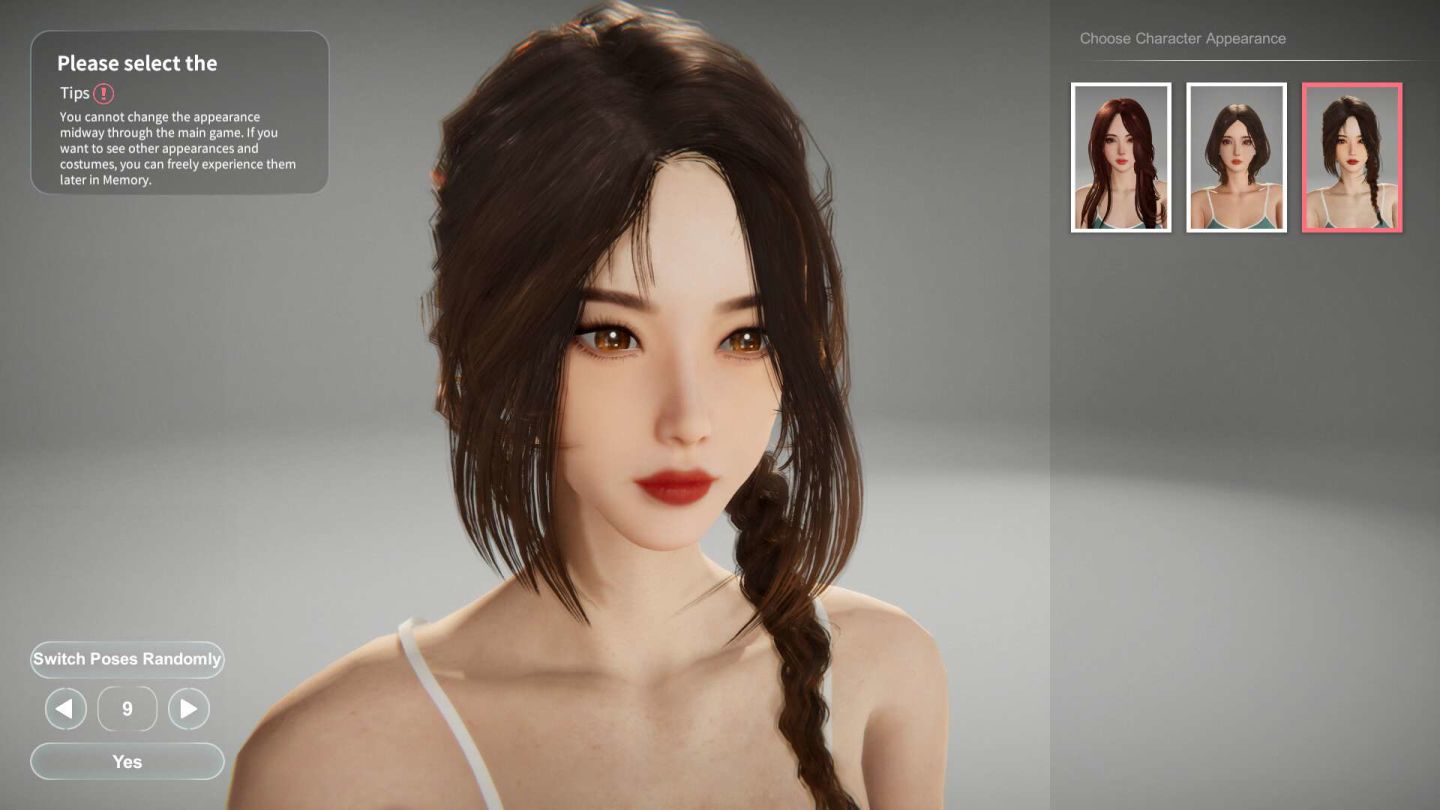This screenshot has height=810, width=1440.
Task: Click the Choose Character Appearance heading
Action: click(x=1182, y=38)
